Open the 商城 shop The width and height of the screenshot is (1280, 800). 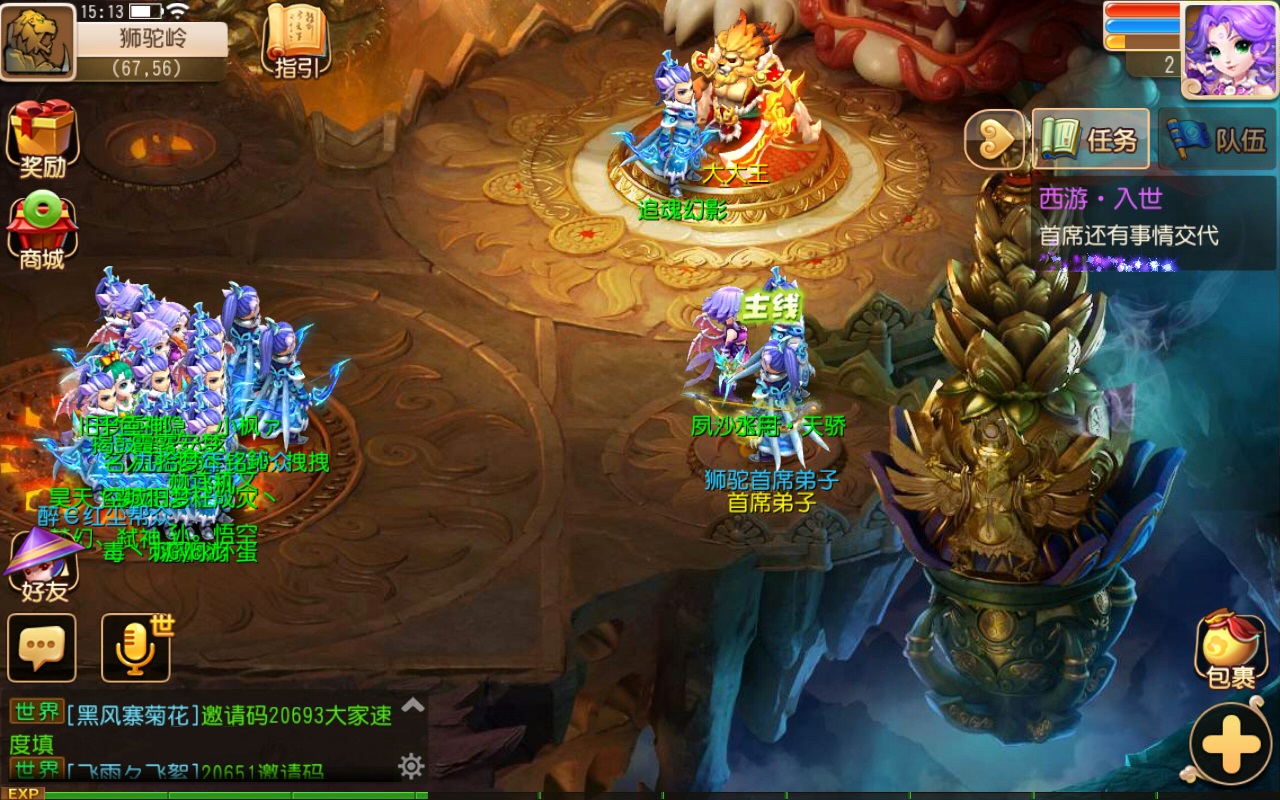[42, 230]
